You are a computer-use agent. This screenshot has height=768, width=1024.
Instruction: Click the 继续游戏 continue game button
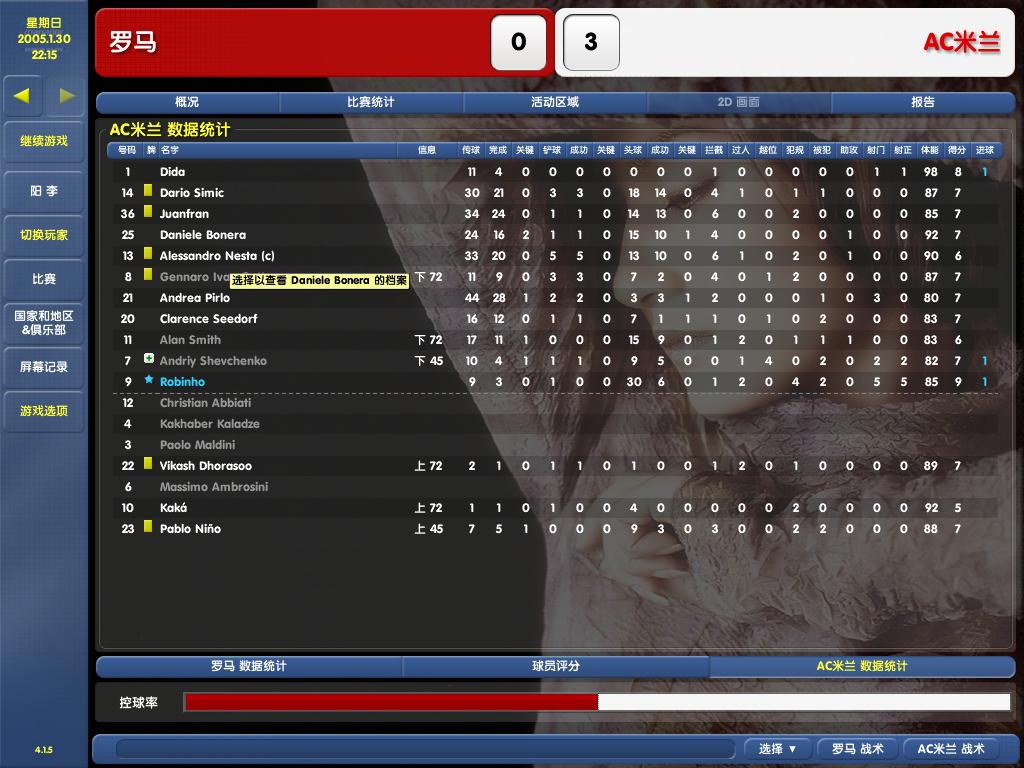click(x=44, y=141)
